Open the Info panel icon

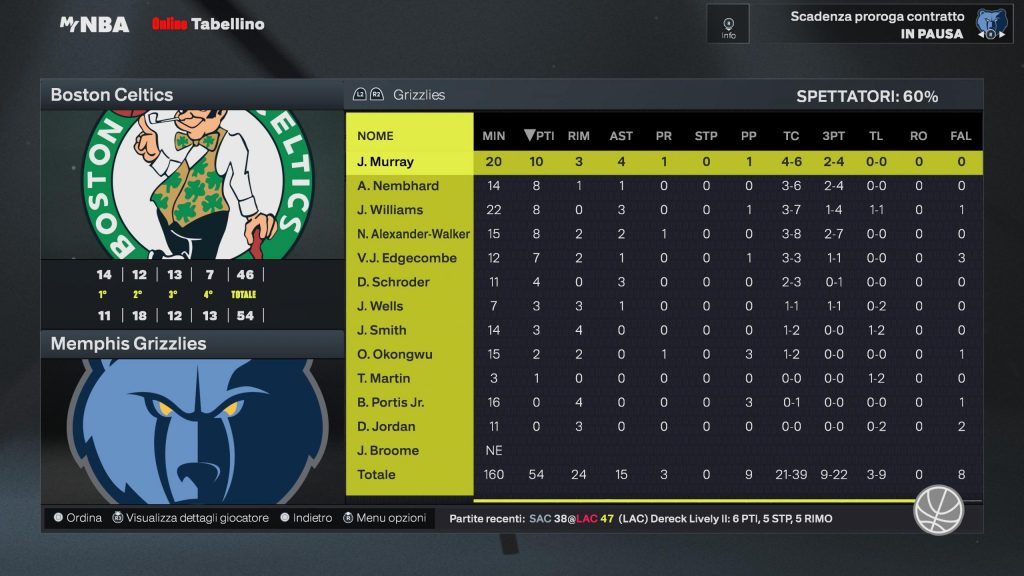coord(728,24)
